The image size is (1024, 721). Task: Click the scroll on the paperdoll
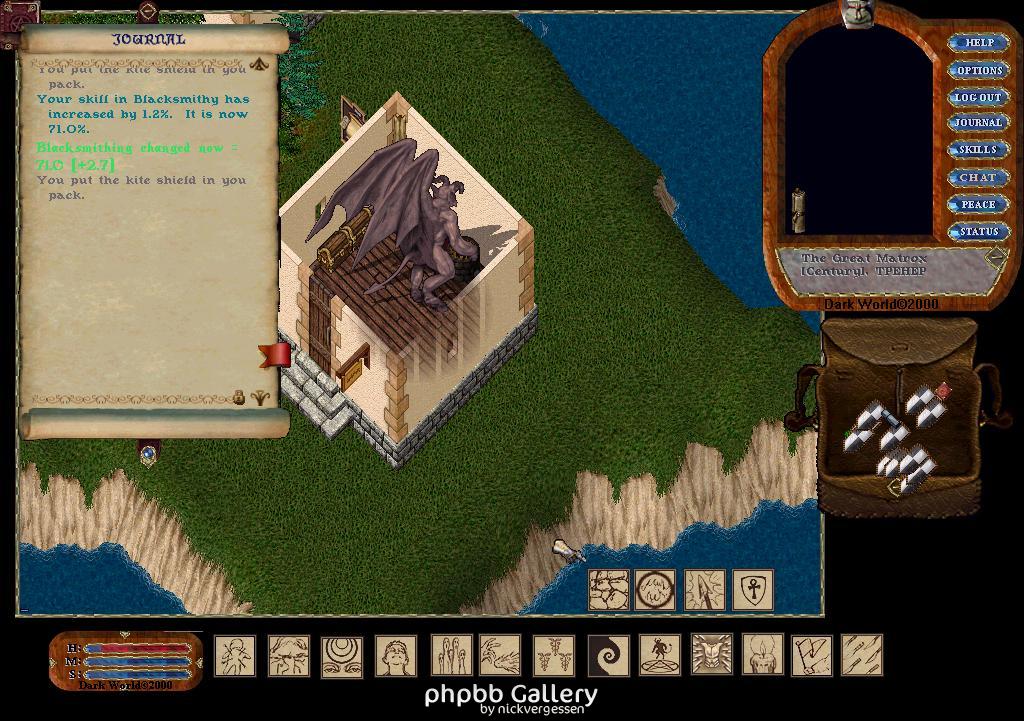point(799,209)
